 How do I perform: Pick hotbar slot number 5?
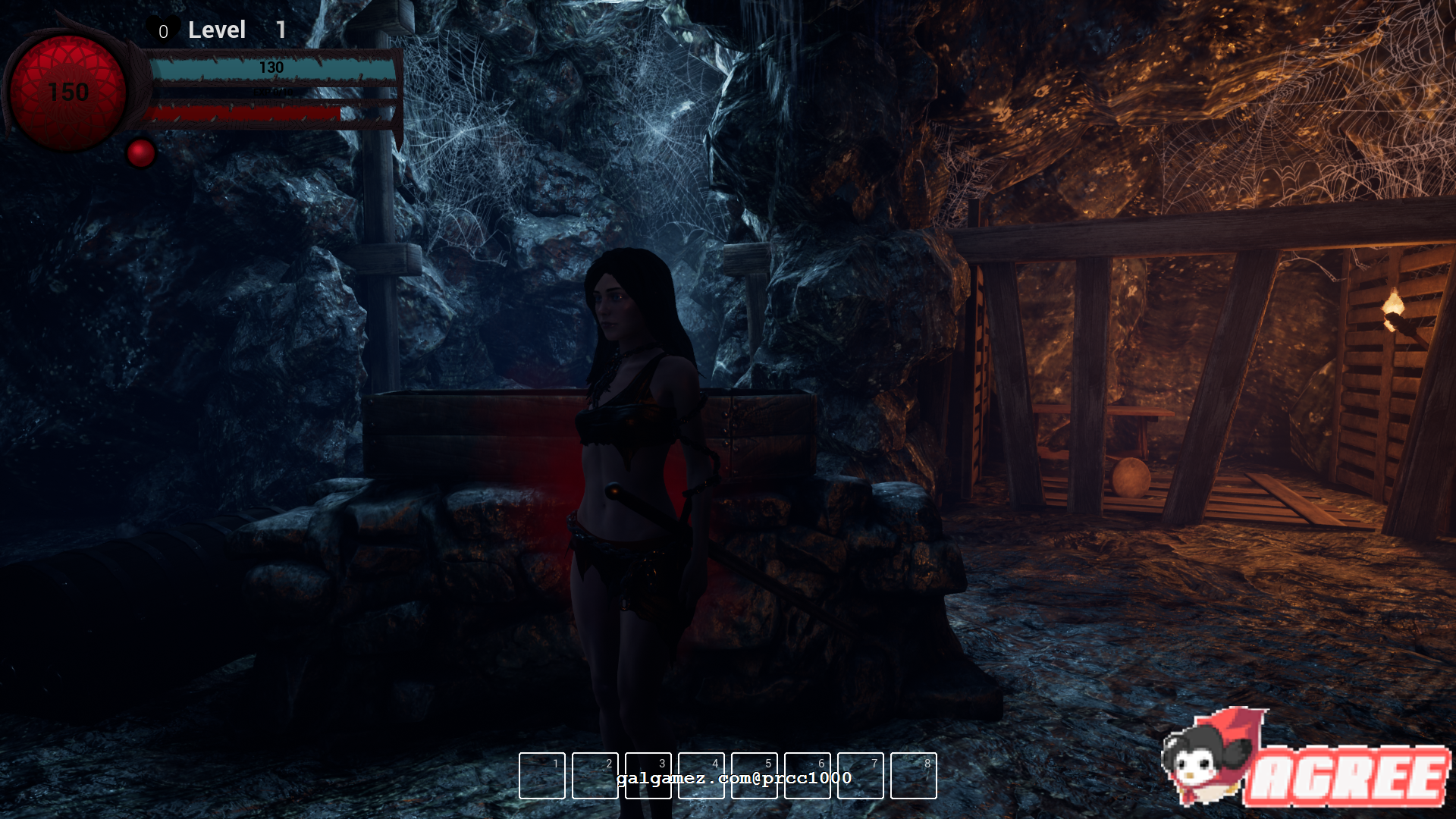tap(755, 776)
